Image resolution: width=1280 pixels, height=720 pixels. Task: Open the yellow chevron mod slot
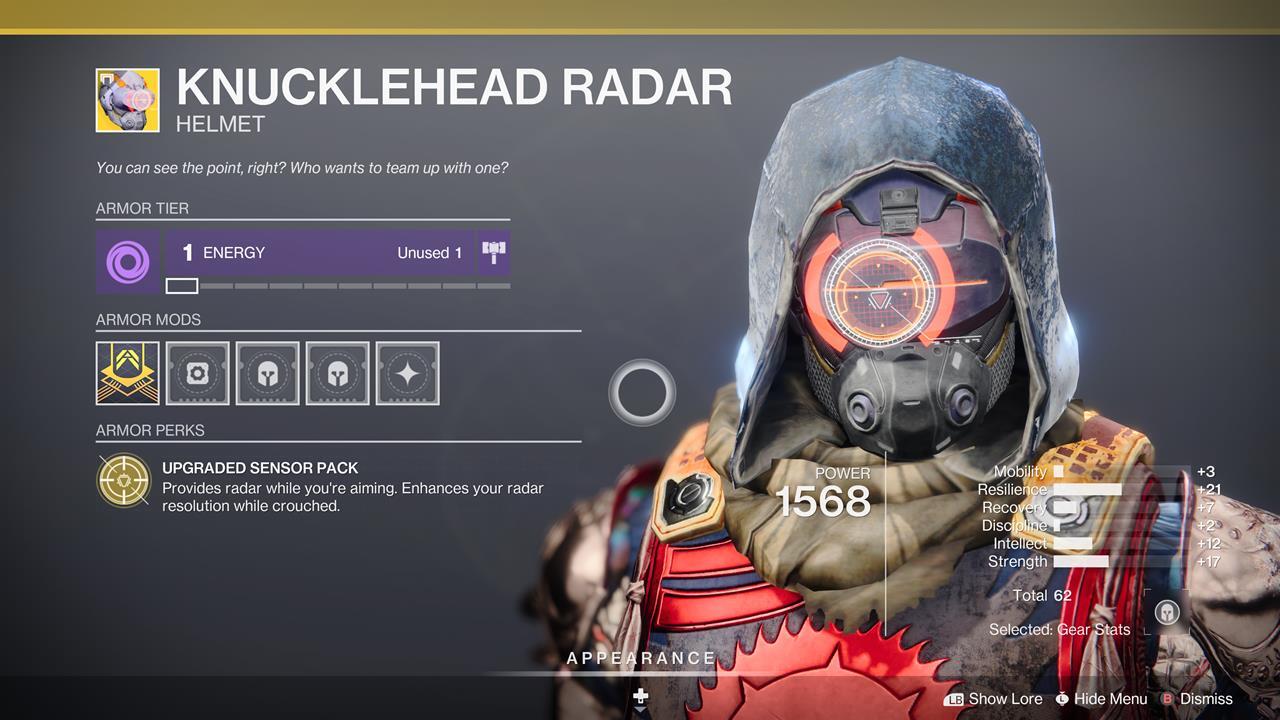[127, 373]
